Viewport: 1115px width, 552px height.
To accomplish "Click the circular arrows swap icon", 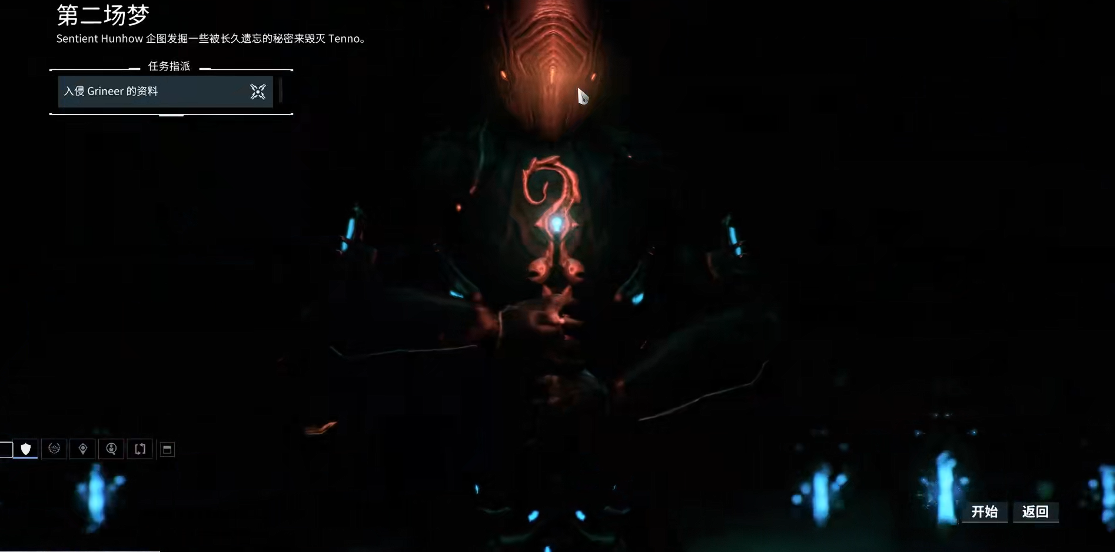I will (x=140, y=449).
